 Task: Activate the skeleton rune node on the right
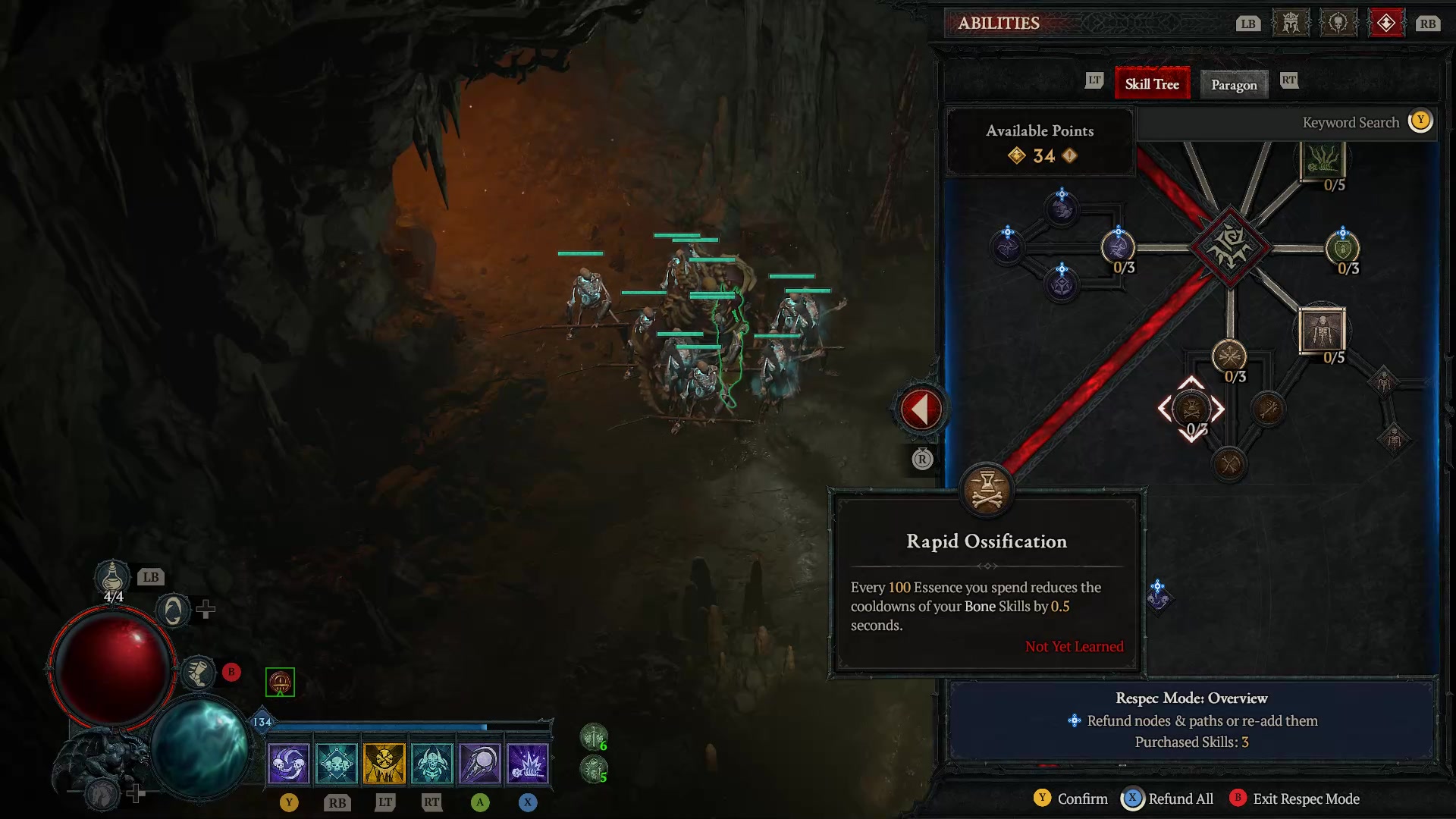(1385, 381)
